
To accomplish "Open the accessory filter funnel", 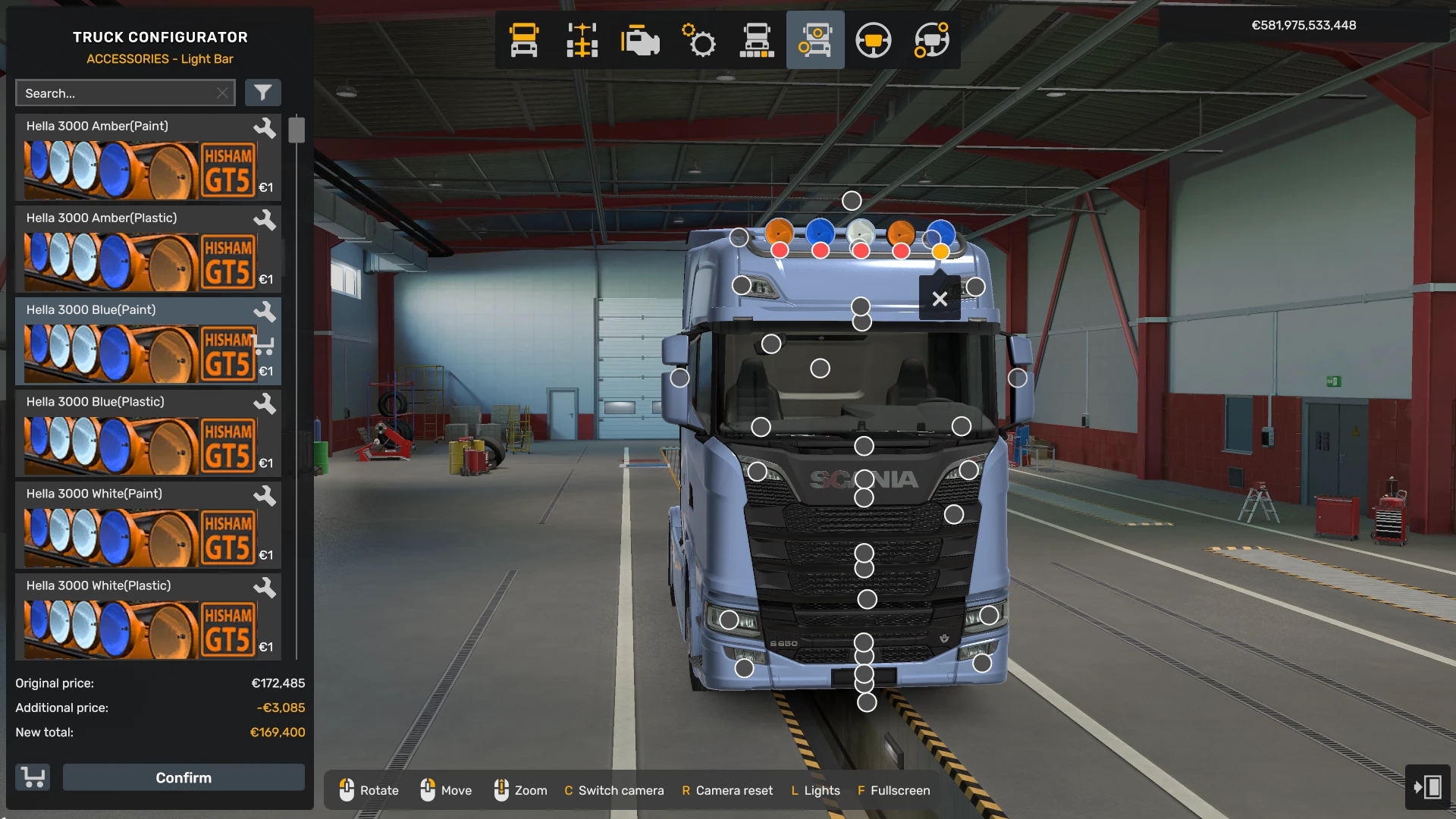I will 262,93.
